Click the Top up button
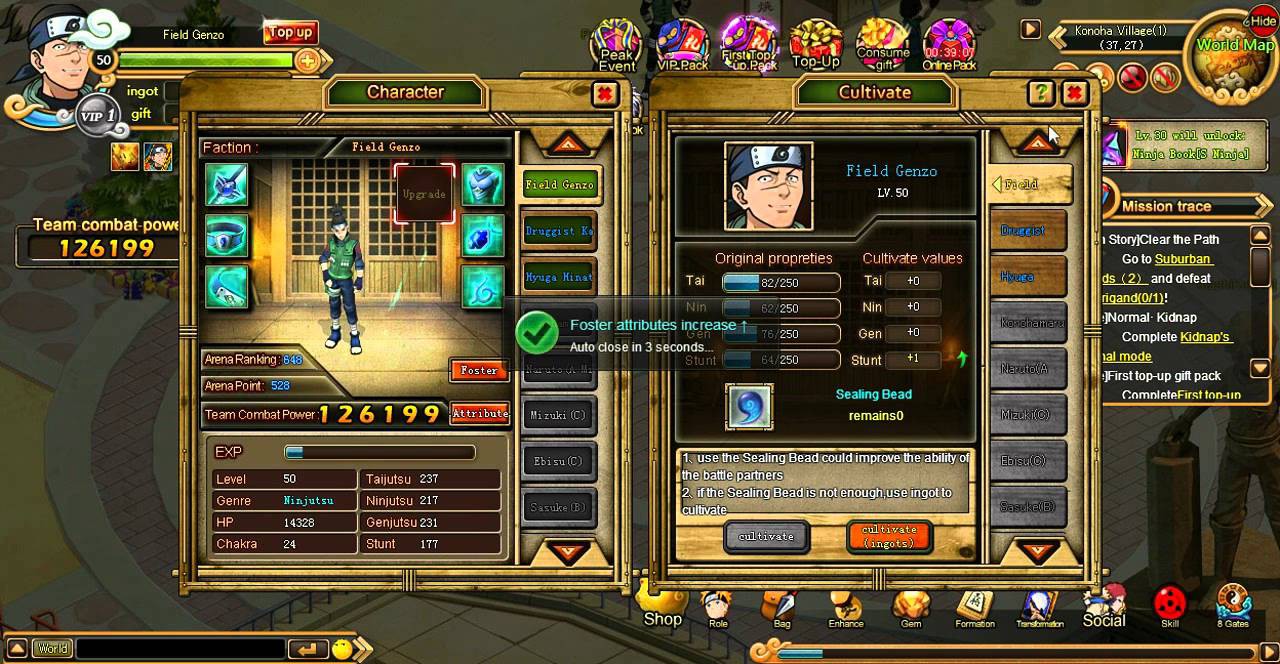Viewport: 1280px width, 664px height. tap(290, 33)
